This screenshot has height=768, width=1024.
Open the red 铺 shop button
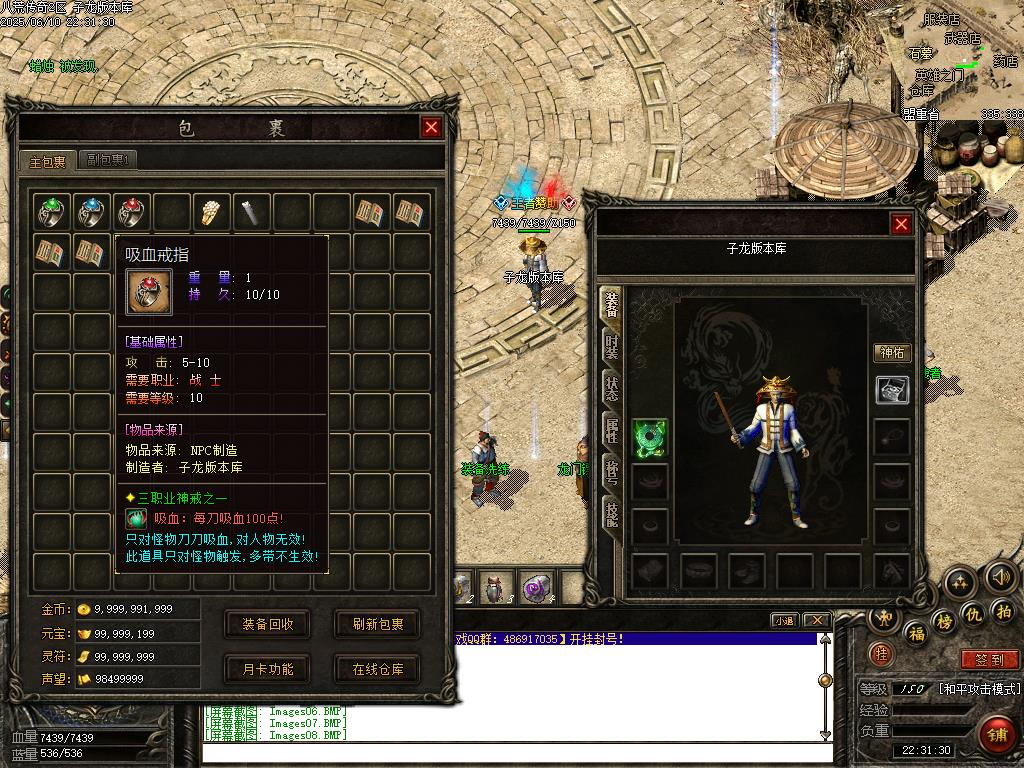pos(995,735)
